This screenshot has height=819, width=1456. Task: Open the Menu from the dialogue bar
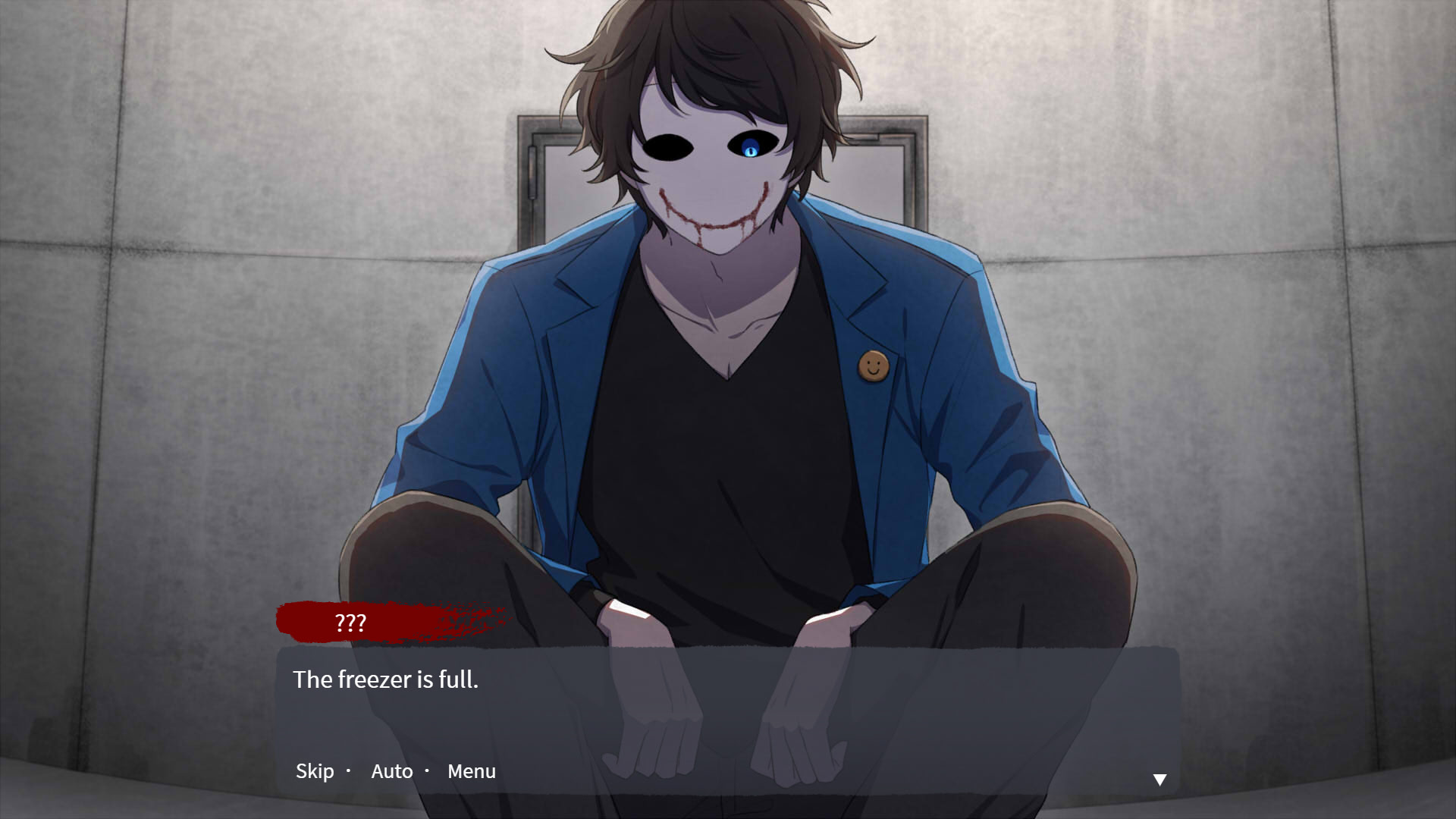471,770
